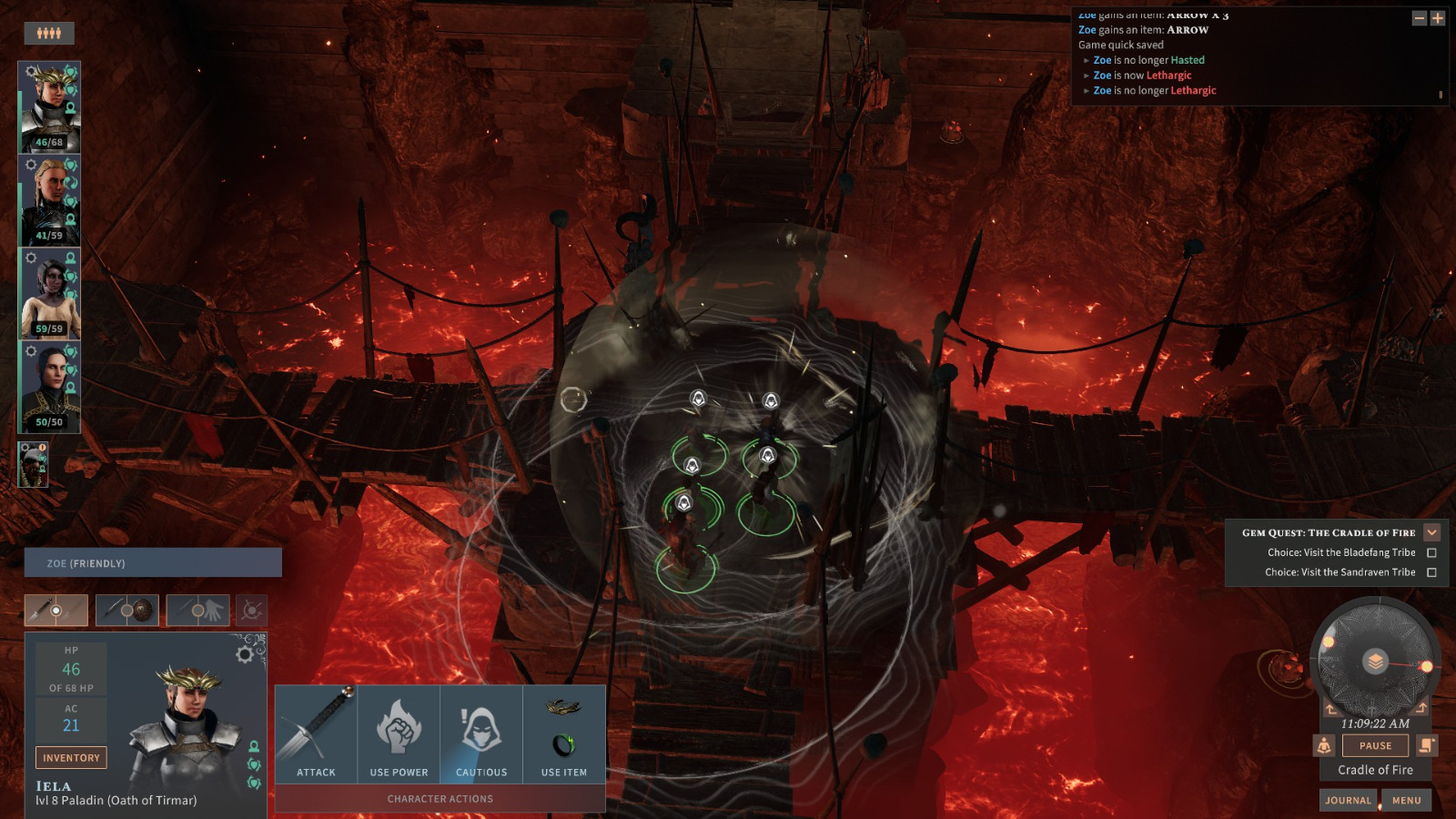Click the select-whole-party button
This screenshot has width=1456, height=819.
point(49,34)
